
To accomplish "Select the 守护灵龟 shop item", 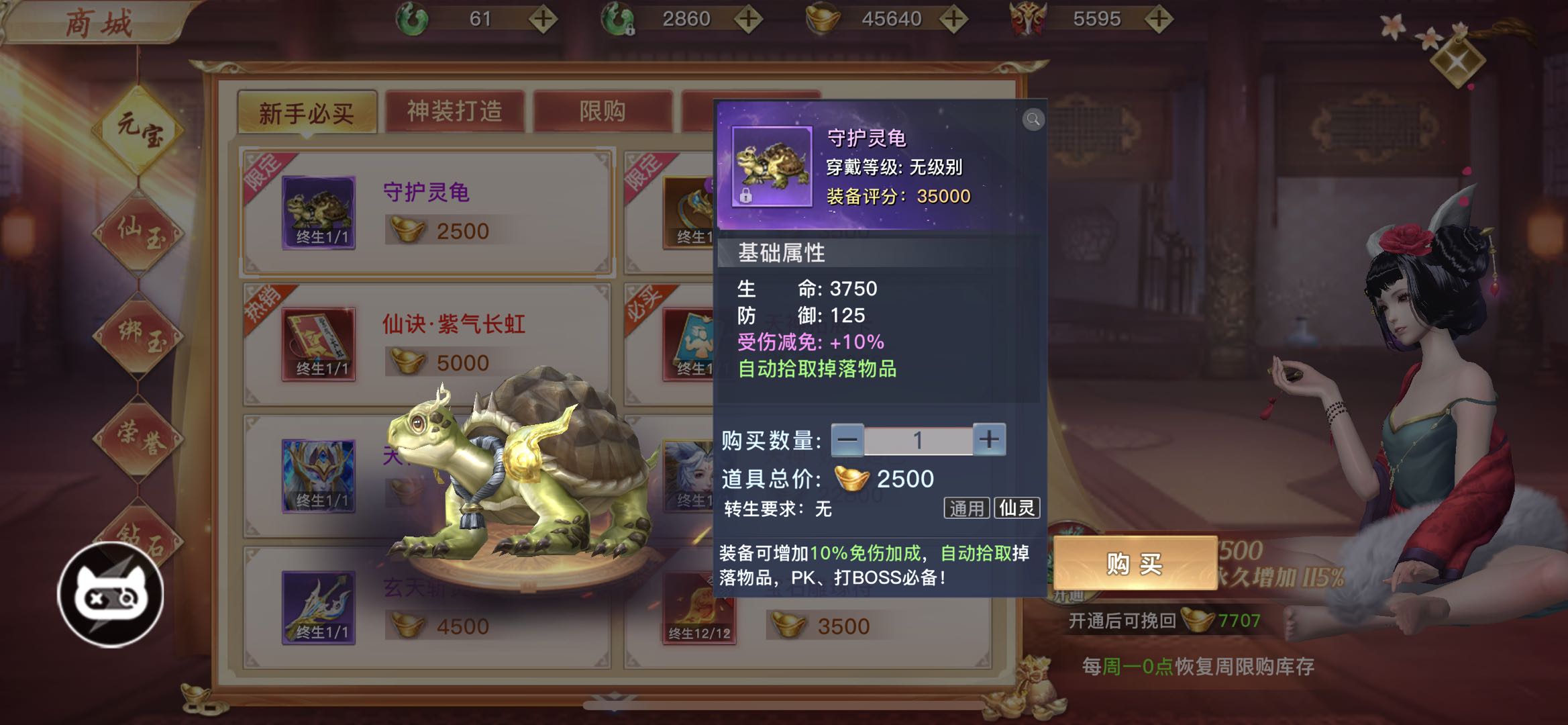I will (427, 212).
